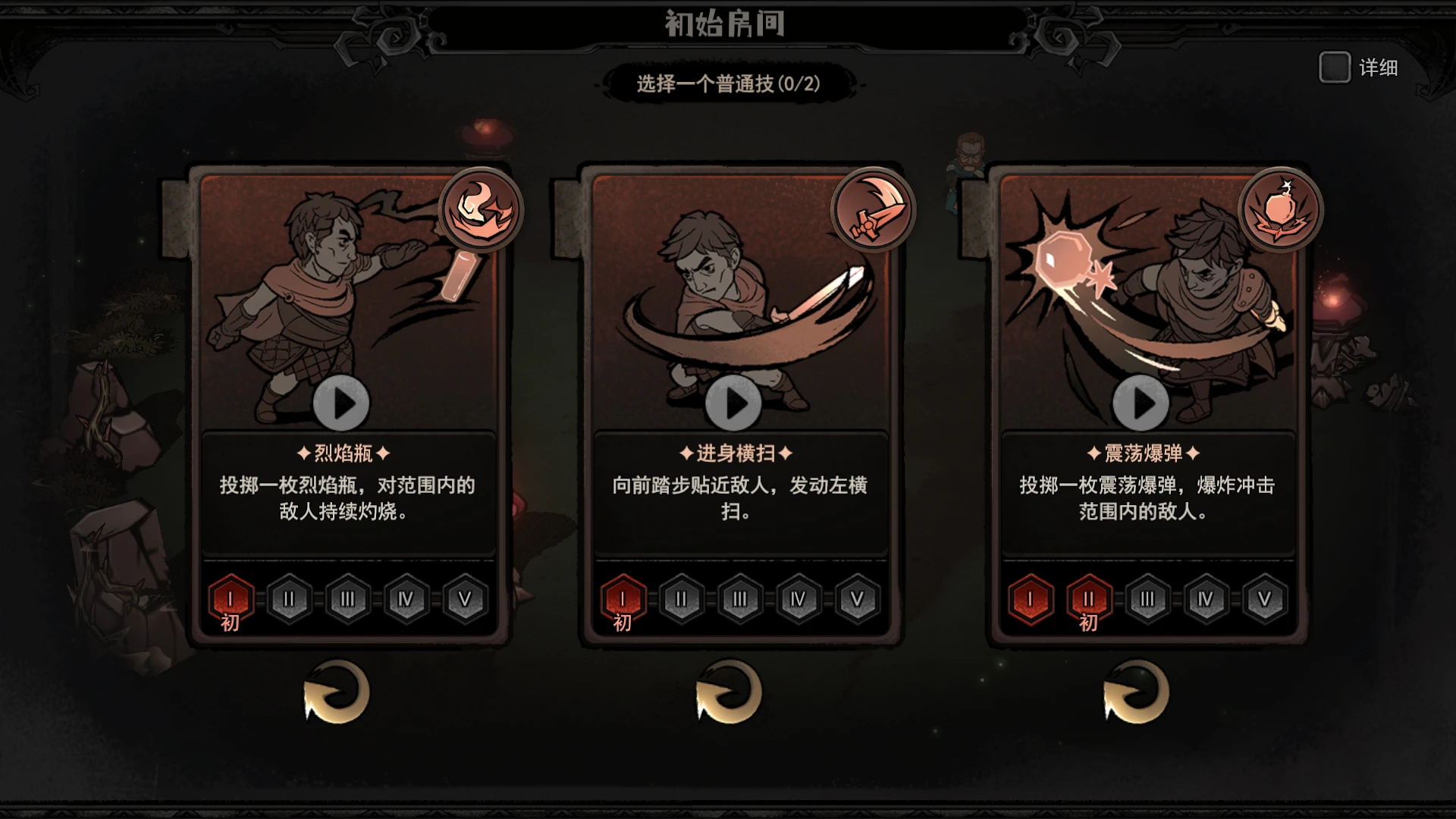1456x819 pixels.
Task: Click level III hexagon on 进身横扫 card
Action: click(740, 599)
